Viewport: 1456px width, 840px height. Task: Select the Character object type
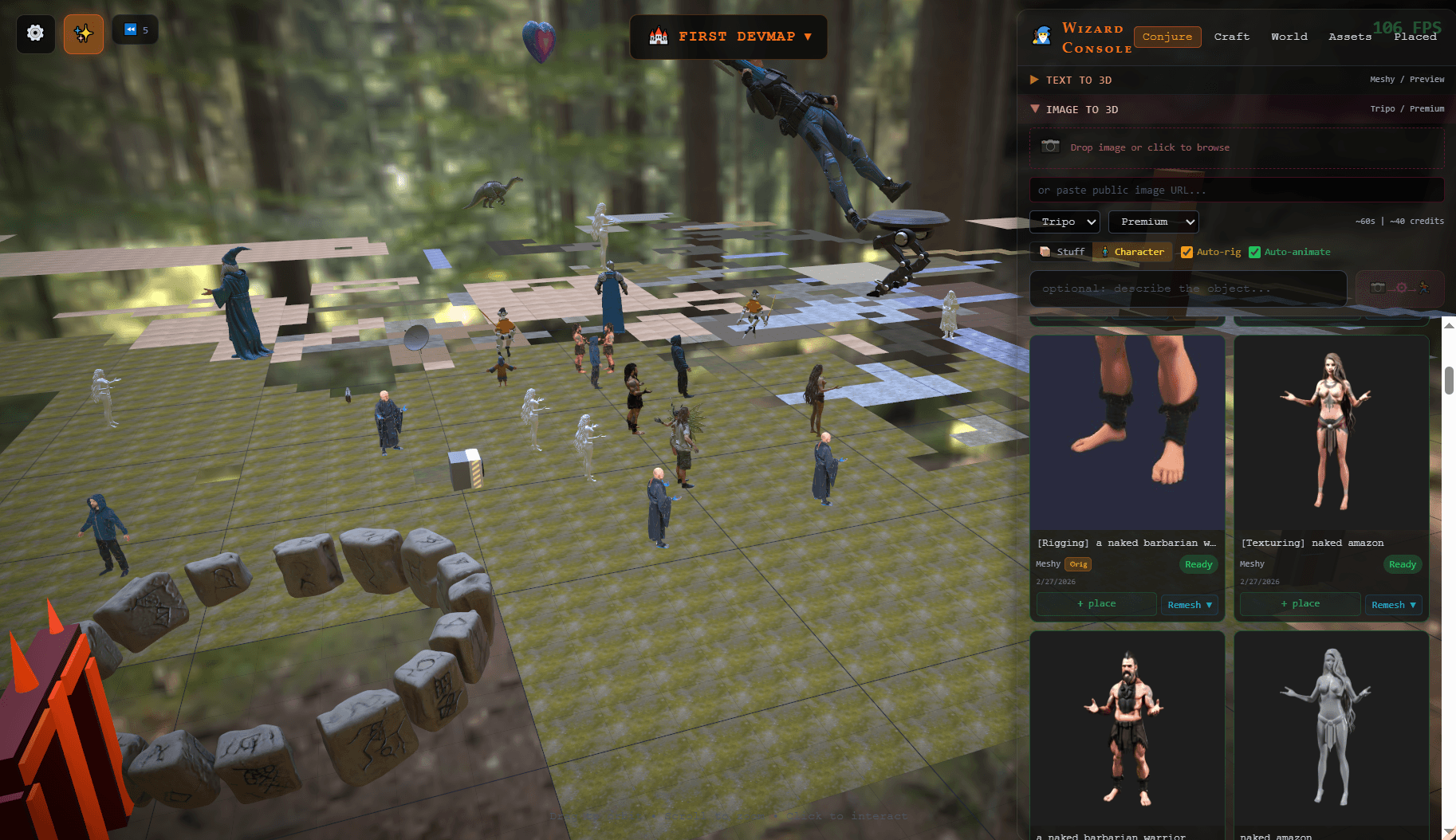(x=1132, y=252)
